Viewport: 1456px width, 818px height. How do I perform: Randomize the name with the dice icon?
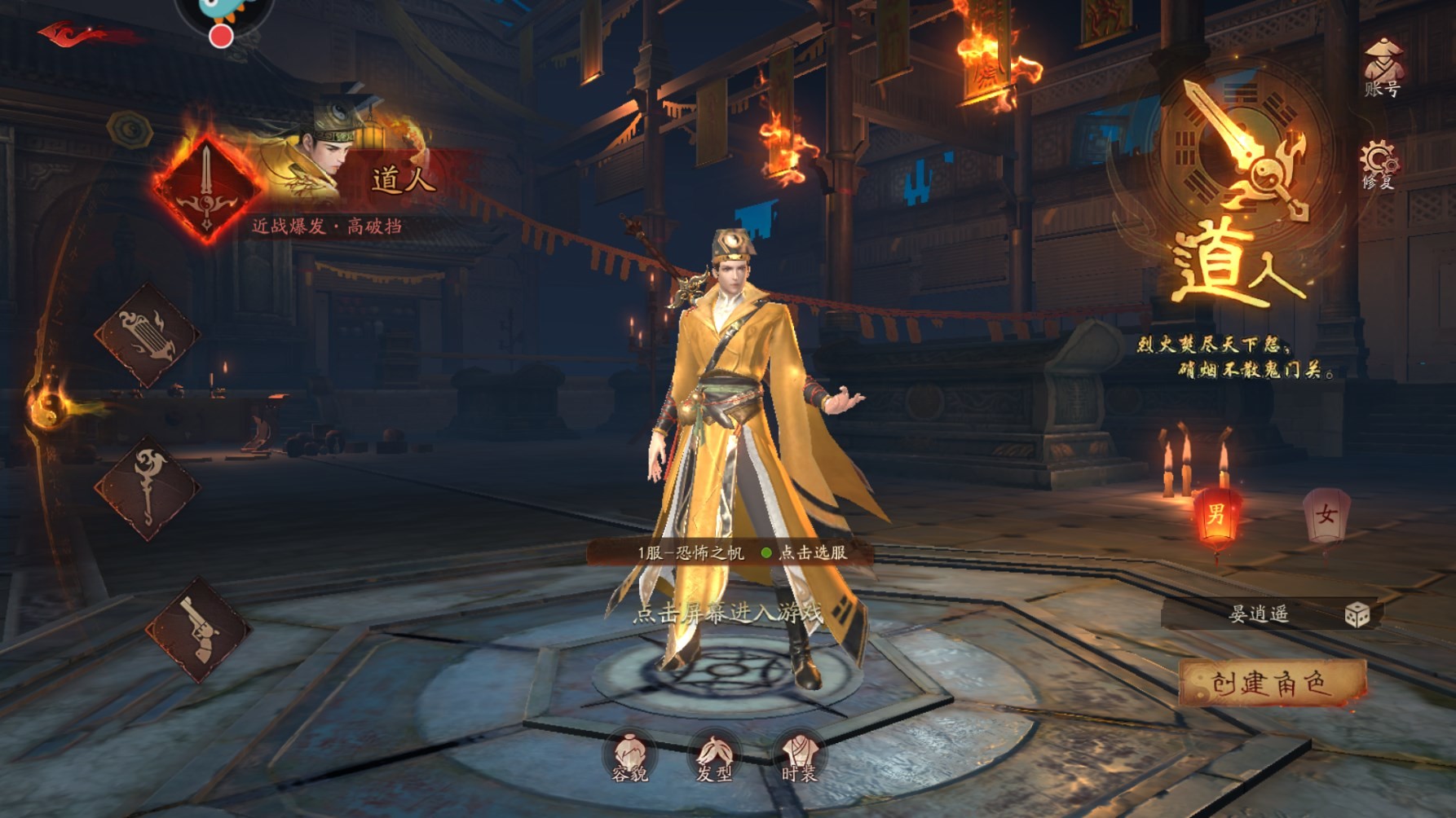(x=1357, y=614)
